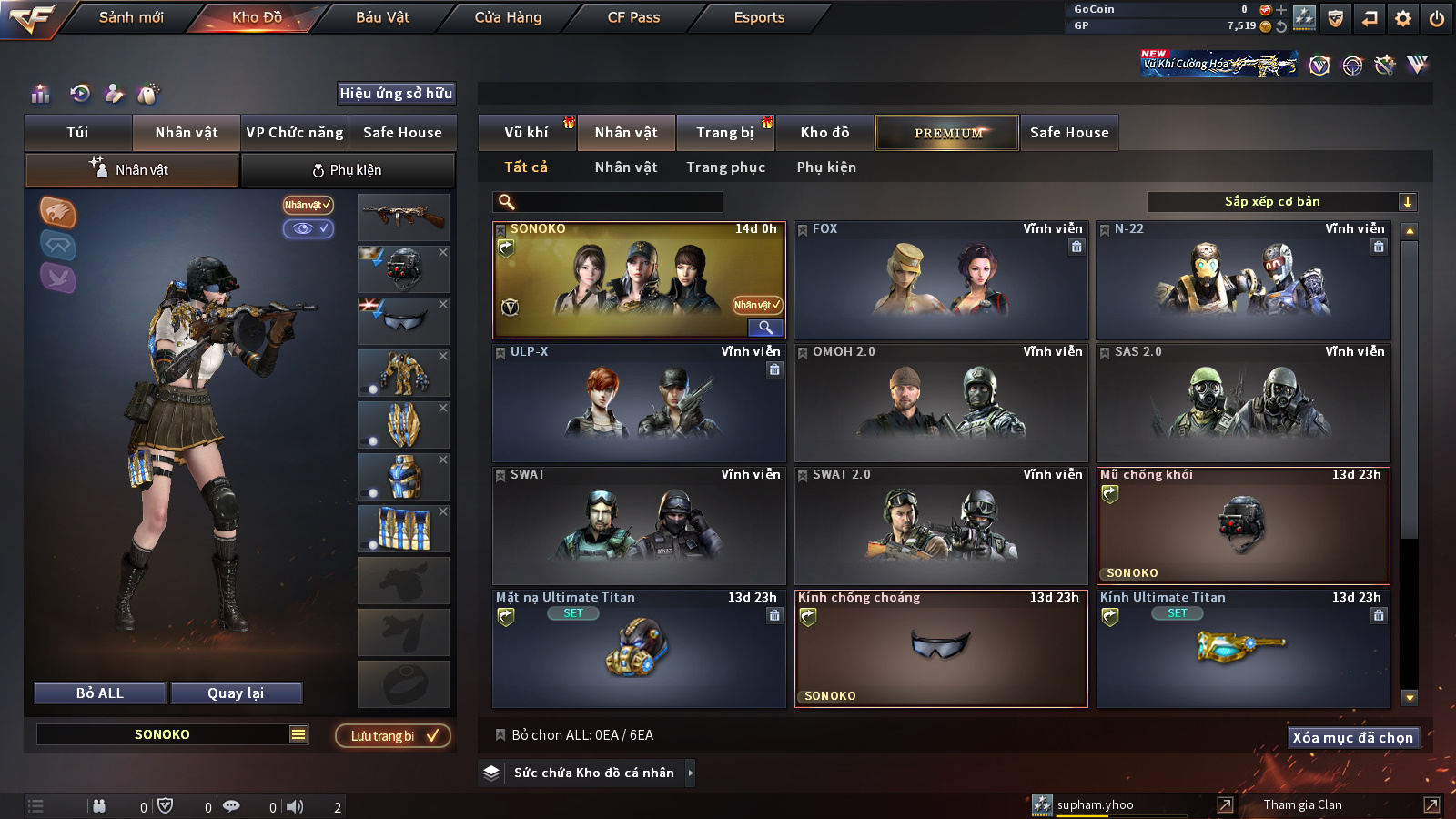Open the PREMIUM tab

pyautogui.click(x=948, y=133)
